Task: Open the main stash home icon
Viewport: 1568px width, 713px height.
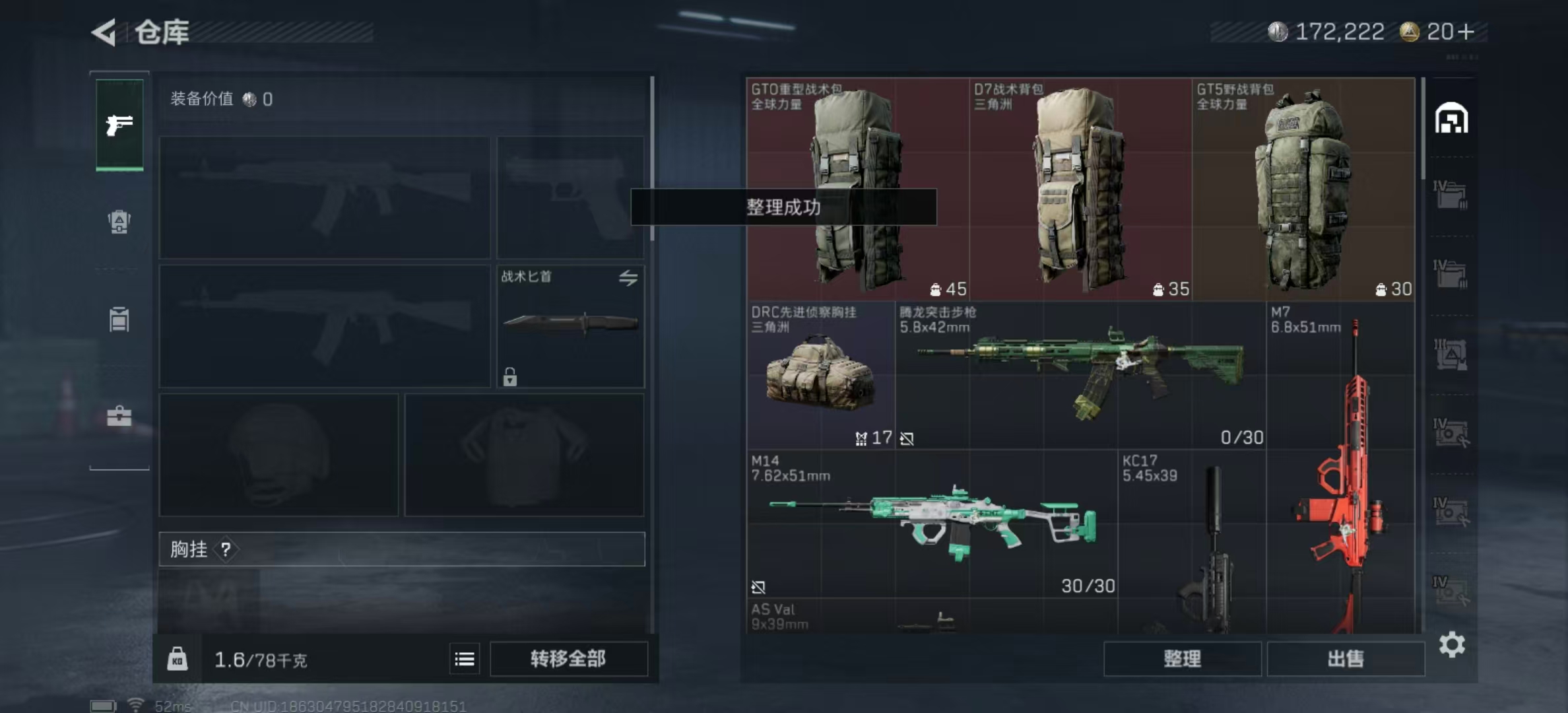Action: [x=1451, y=119]
